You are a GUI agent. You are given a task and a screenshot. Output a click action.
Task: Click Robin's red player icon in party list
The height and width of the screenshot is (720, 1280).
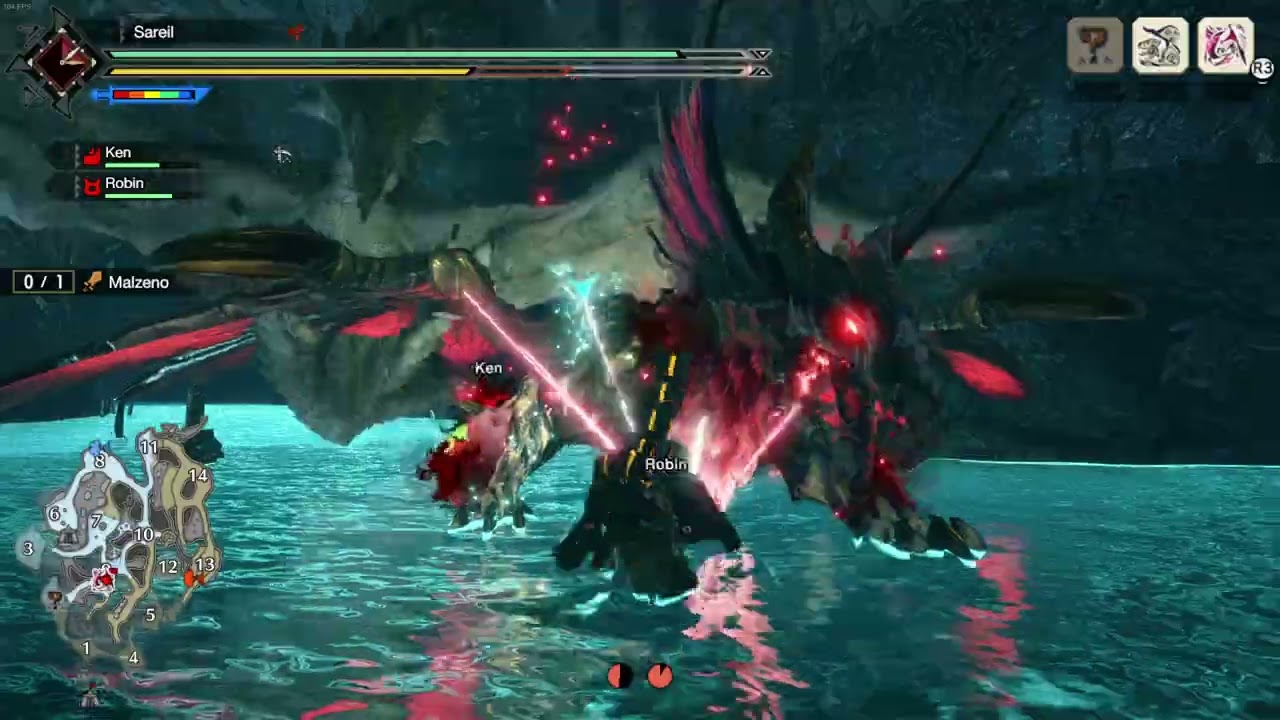click(x=92, y=183)
